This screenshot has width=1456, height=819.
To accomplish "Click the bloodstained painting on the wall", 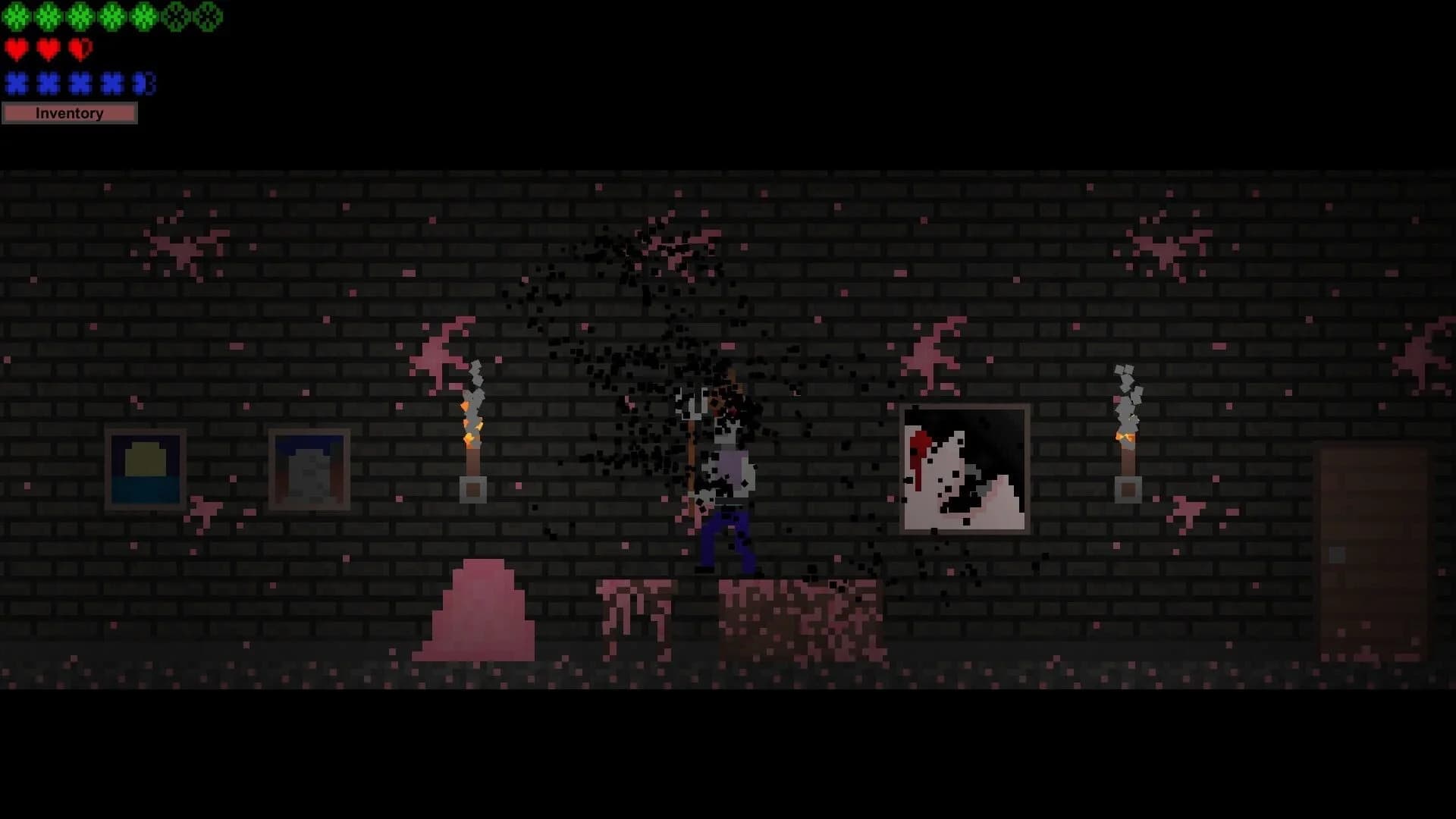I will click(965, 469).
